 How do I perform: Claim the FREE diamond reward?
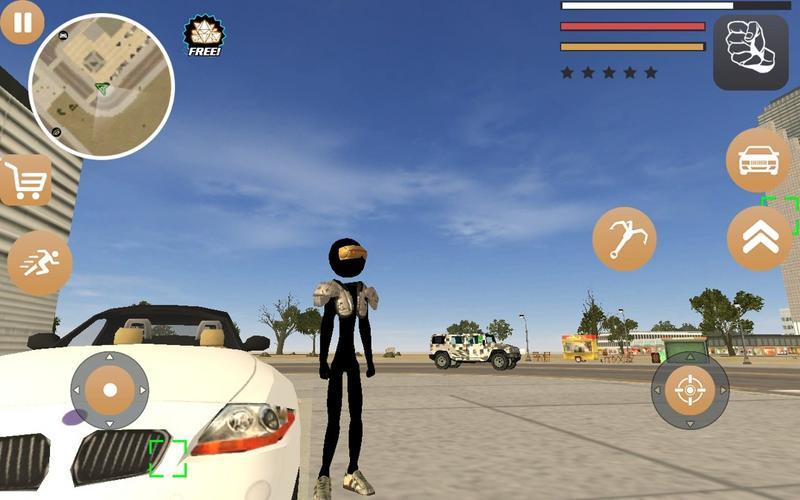pos(204,35)
